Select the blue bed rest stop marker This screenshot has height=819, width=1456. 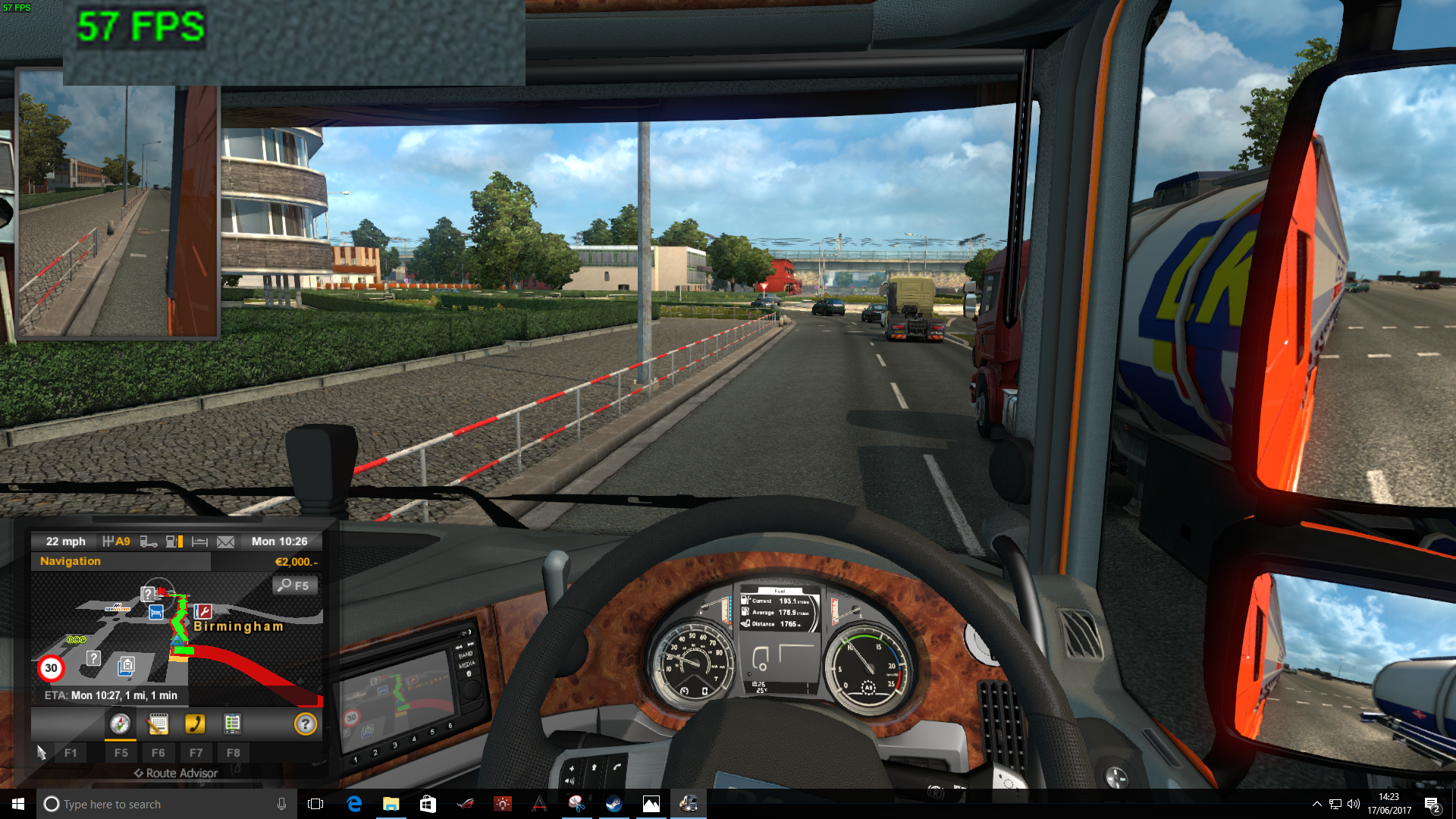click(x=156, y=612)
